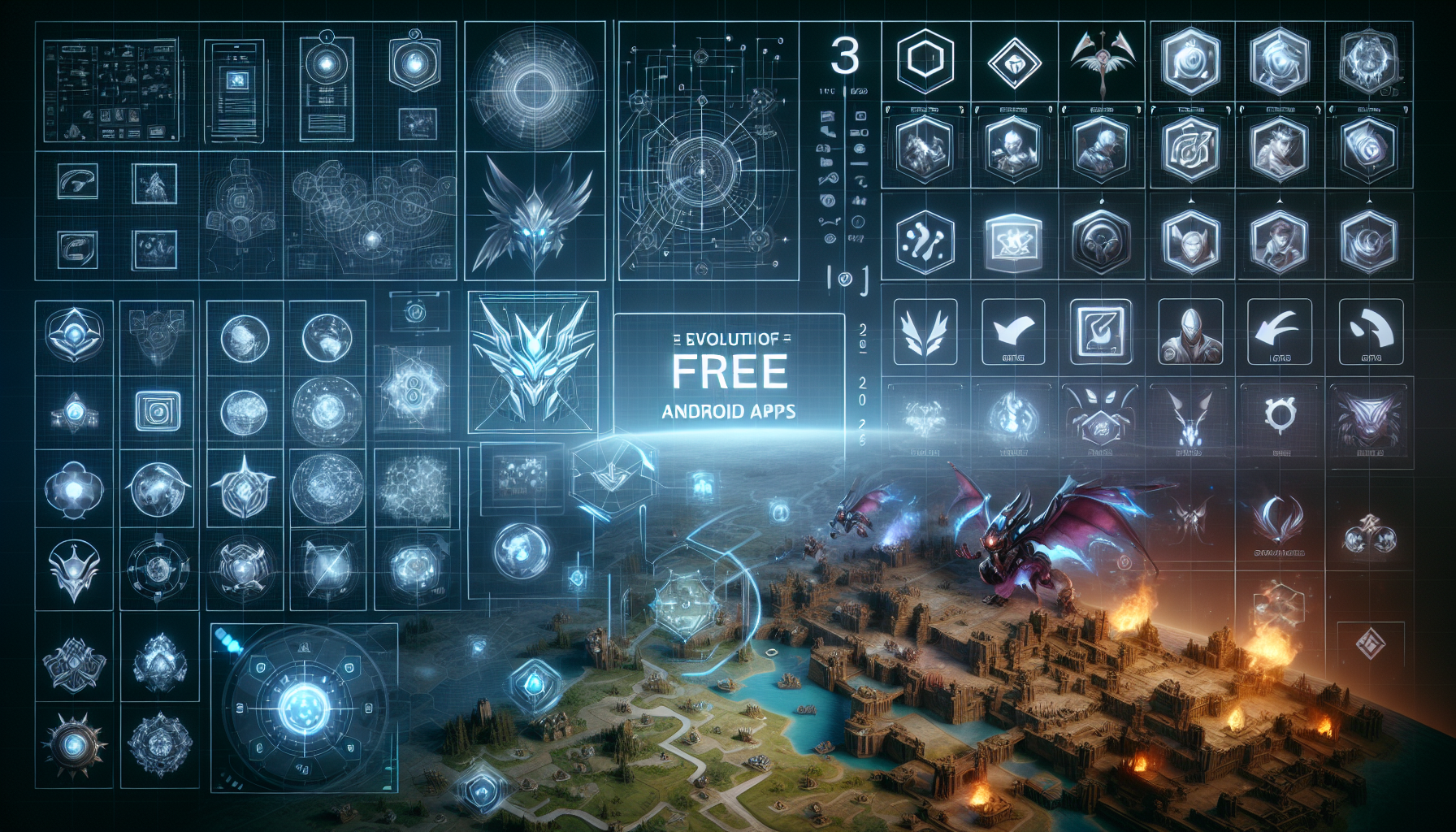Open the FREE Android Apps panel

click(729, 374)
